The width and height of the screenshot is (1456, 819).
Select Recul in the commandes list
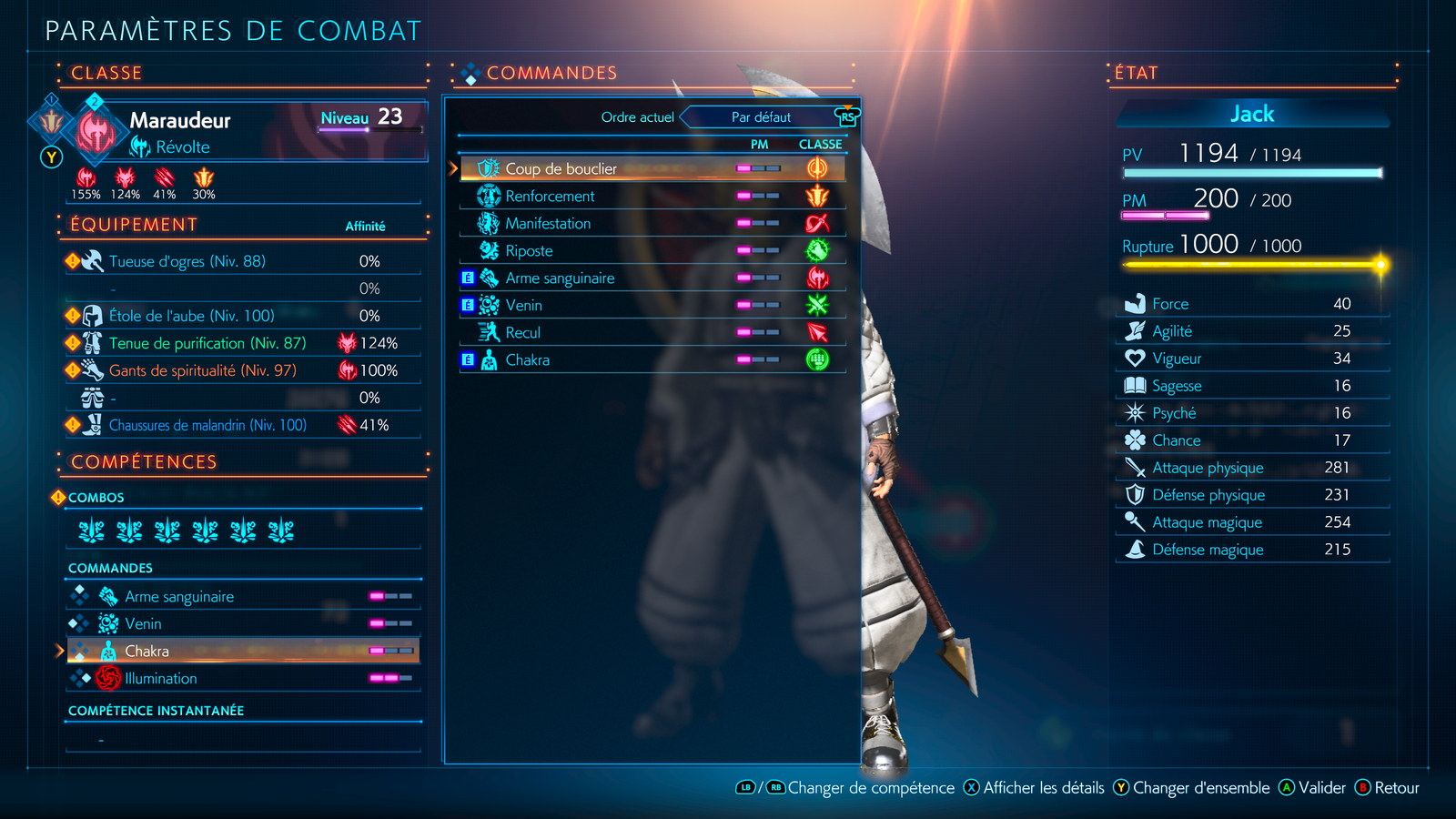pos(522,332)
